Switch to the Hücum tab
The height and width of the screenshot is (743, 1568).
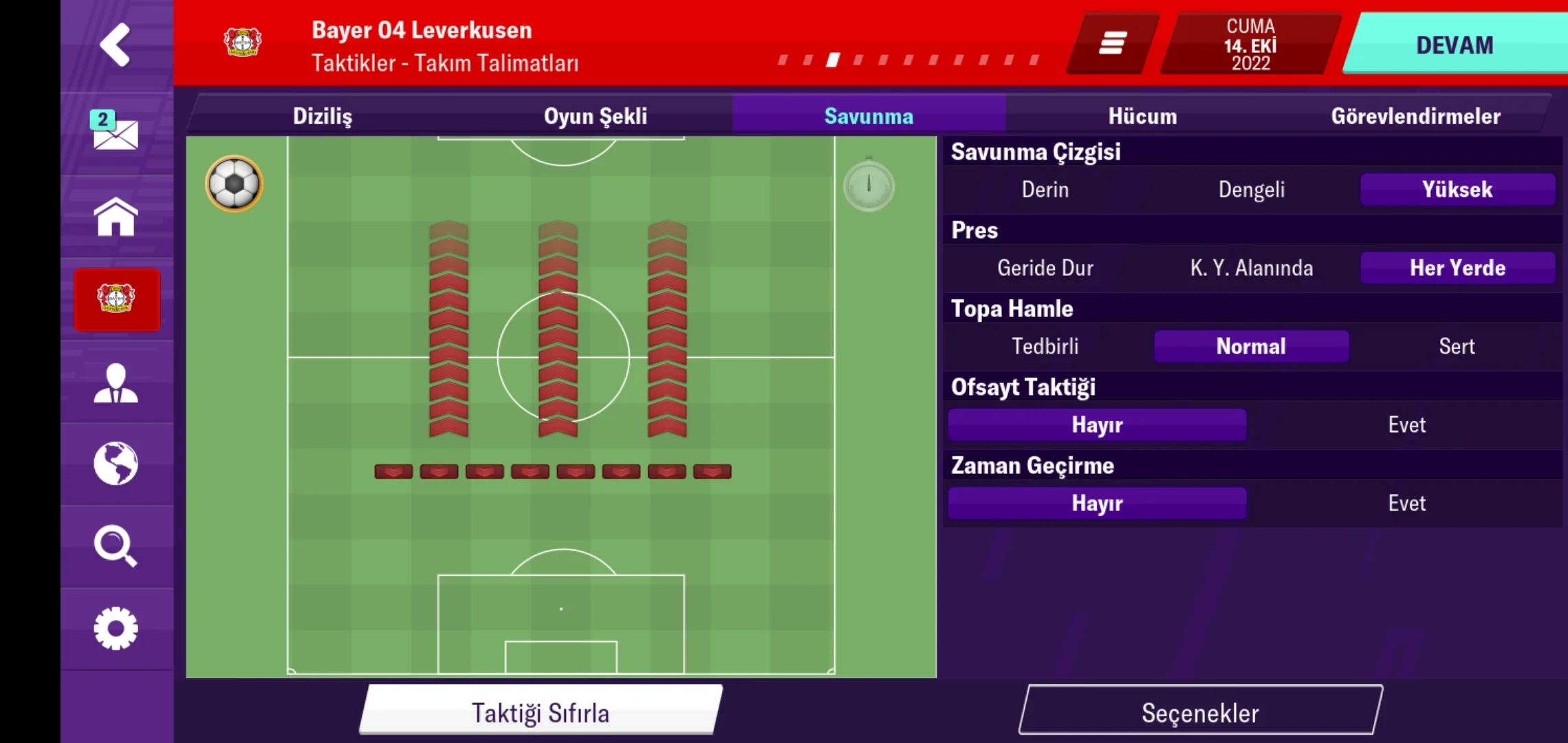click(x=1142, y=116)
